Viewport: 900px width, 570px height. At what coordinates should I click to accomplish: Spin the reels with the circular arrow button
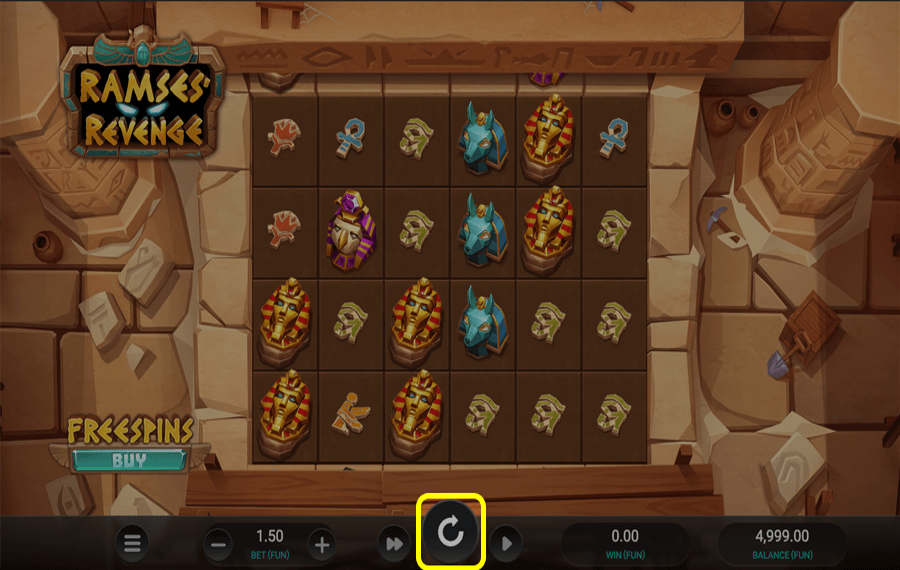451,531
